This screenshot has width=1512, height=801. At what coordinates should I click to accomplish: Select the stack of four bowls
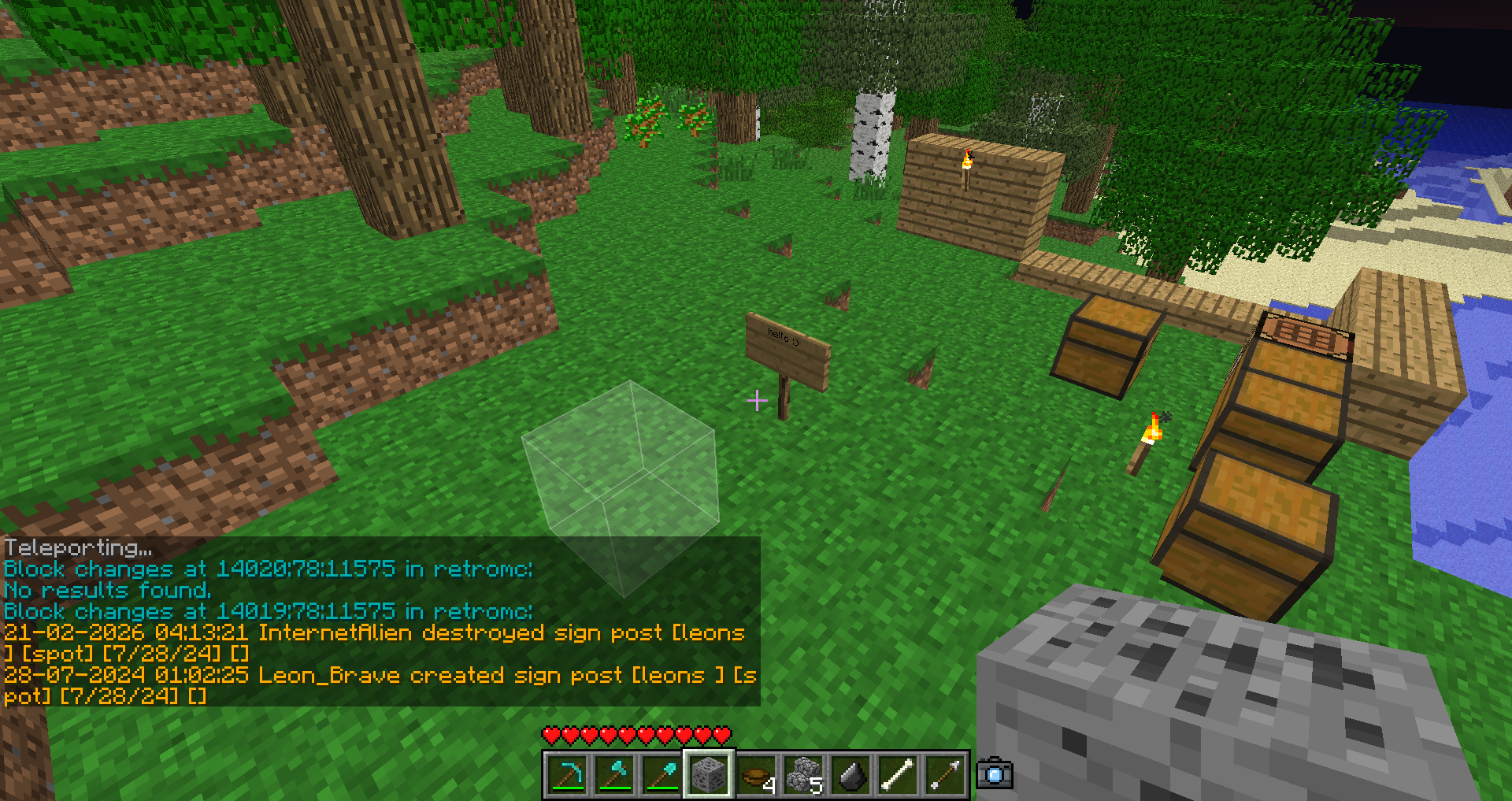pyautogui.click(x=756, y=775)
